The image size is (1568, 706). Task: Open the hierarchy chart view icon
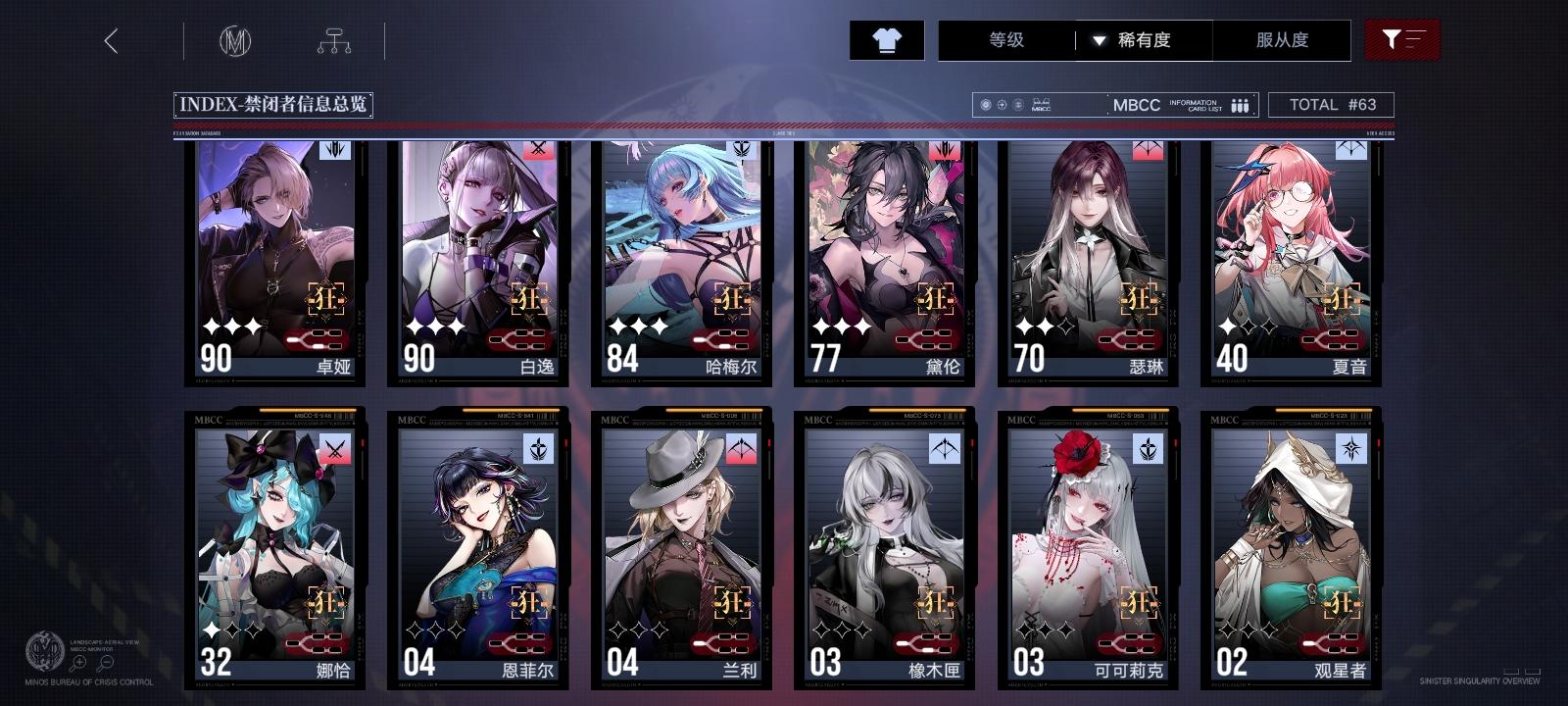tap(335, 40)
